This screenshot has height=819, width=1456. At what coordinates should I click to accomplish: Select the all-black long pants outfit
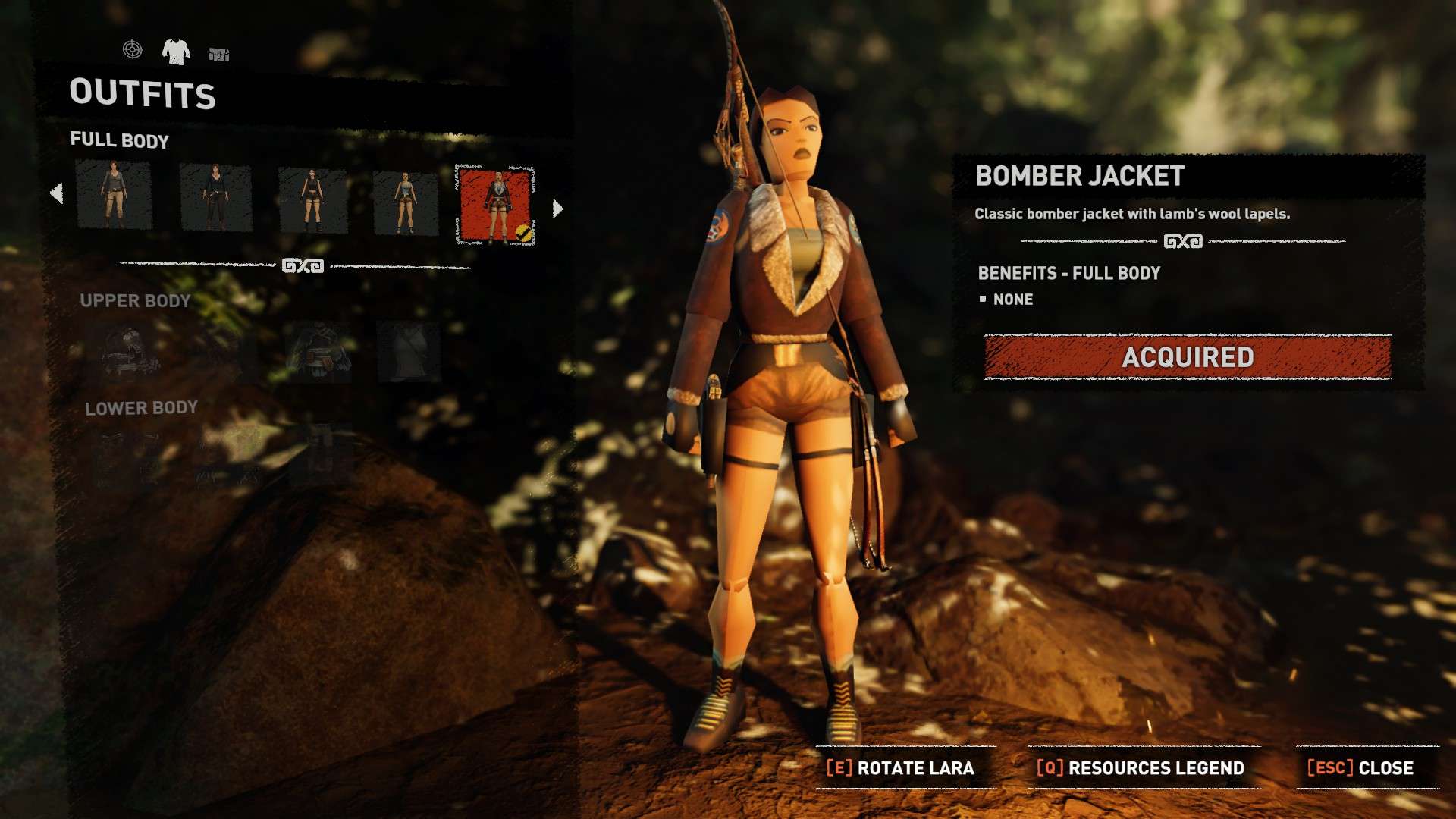pos(215,197)
